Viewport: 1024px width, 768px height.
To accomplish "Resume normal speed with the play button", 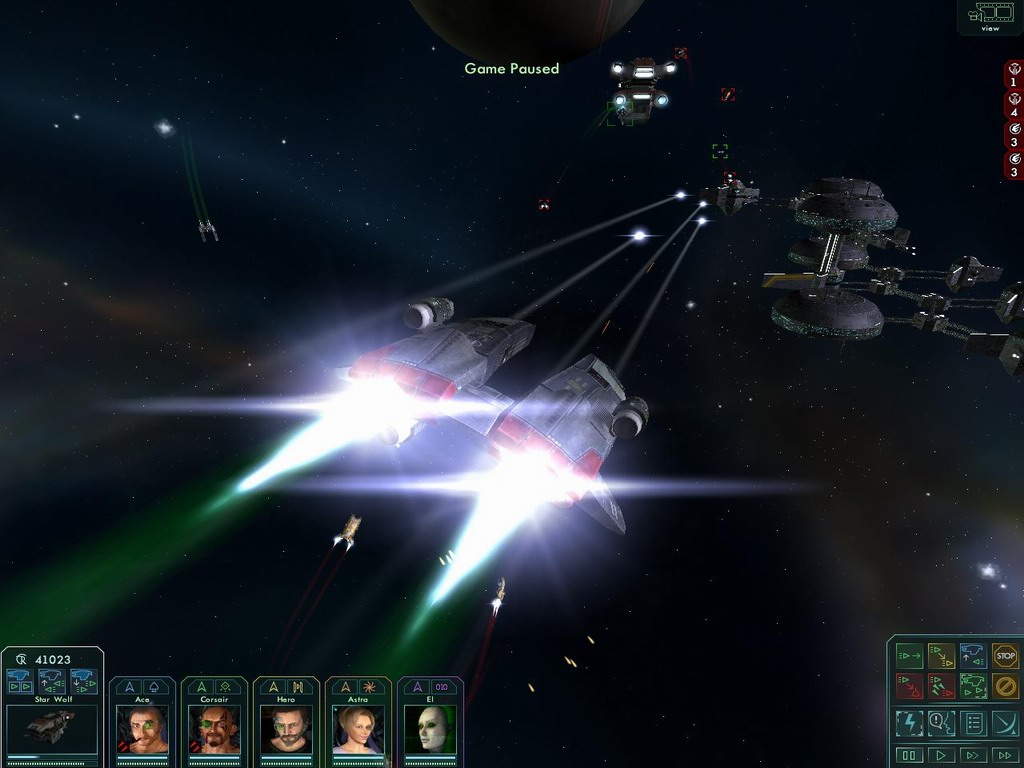I will pos(940,755).
